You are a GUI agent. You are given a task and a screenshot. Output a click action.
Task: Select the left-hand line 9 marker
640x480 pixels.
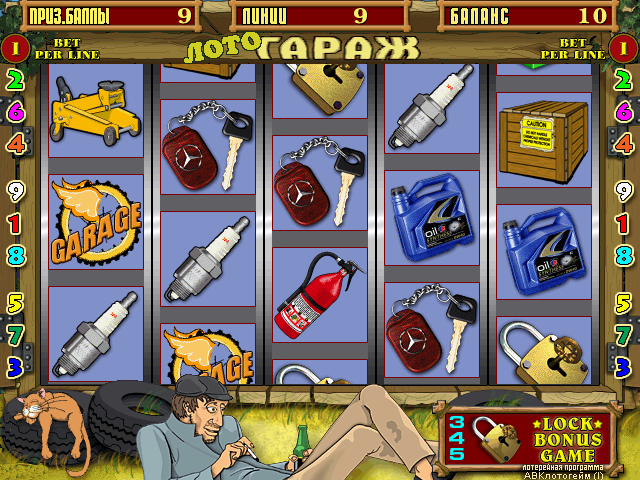click(15, 190)
